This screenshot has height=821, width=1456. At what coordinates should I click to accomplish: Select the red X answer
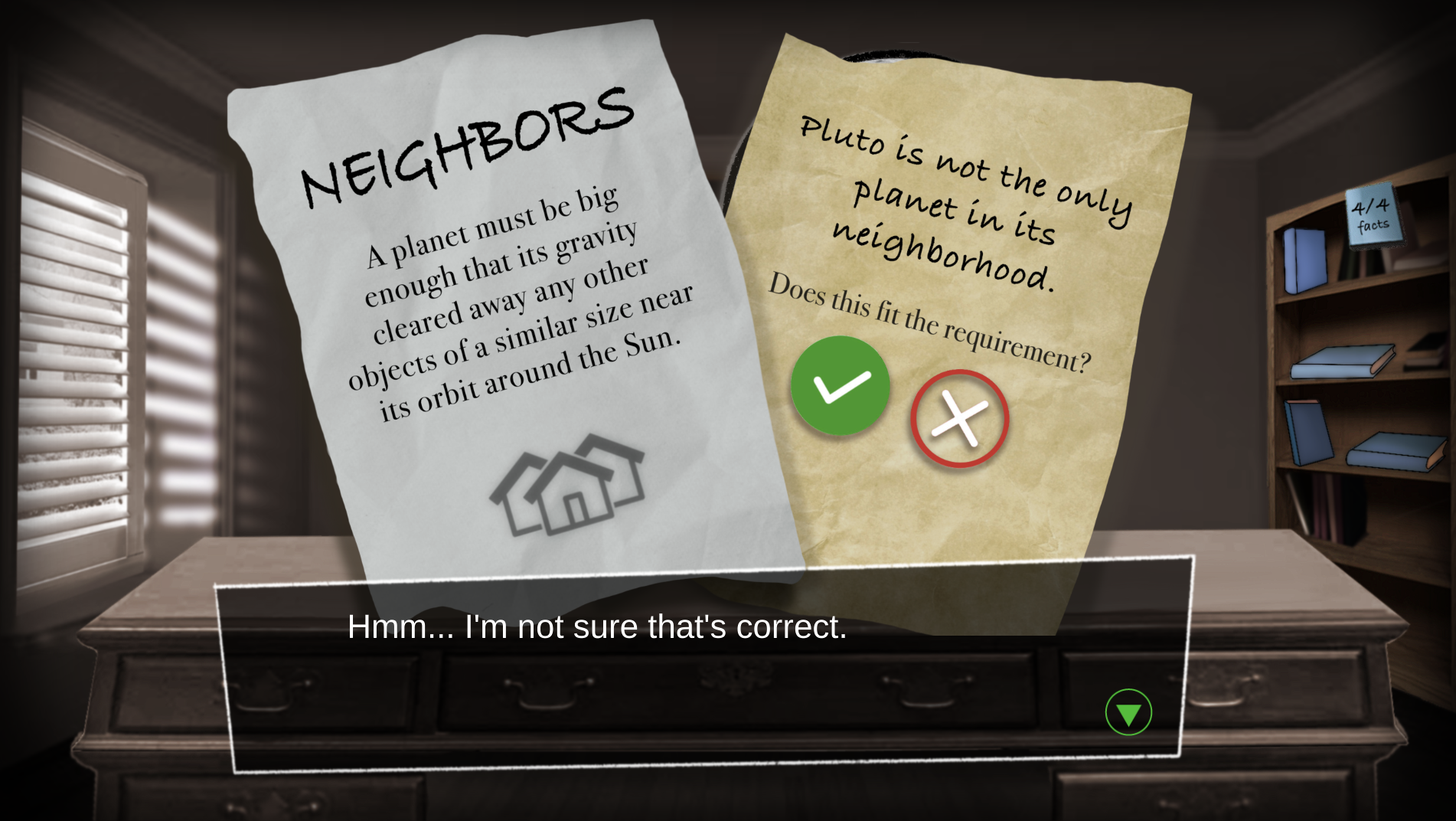[959, 419]
